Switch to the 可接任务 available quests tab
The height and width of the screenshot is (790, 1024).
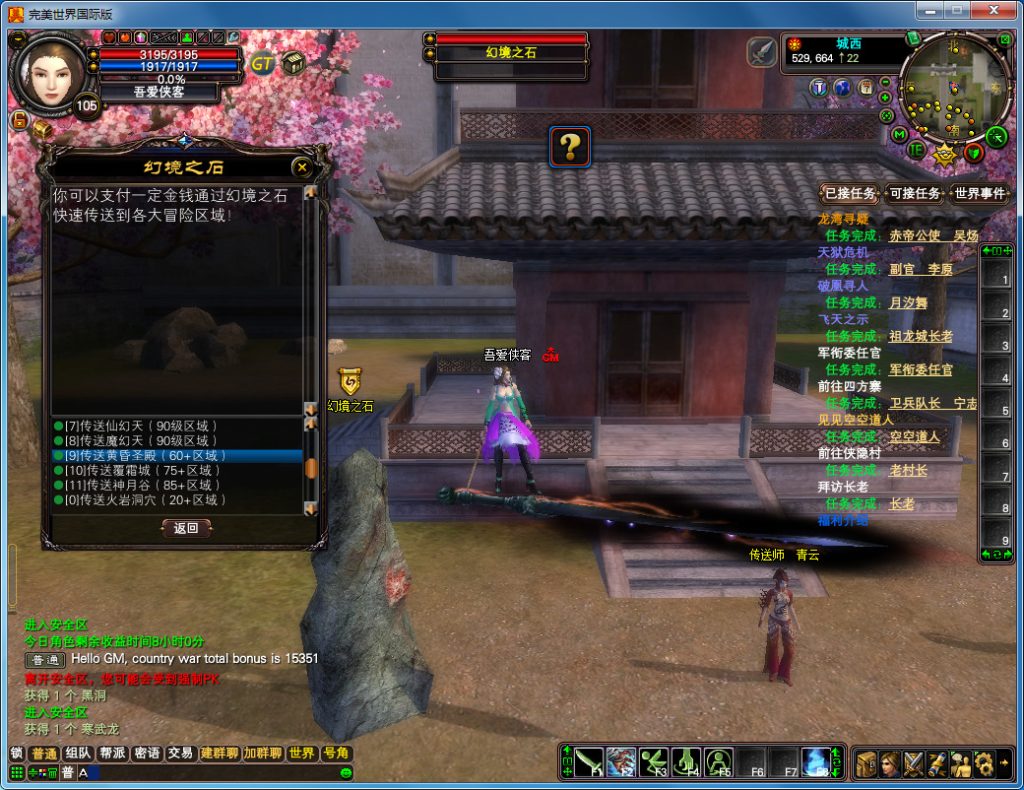(914, 194)
